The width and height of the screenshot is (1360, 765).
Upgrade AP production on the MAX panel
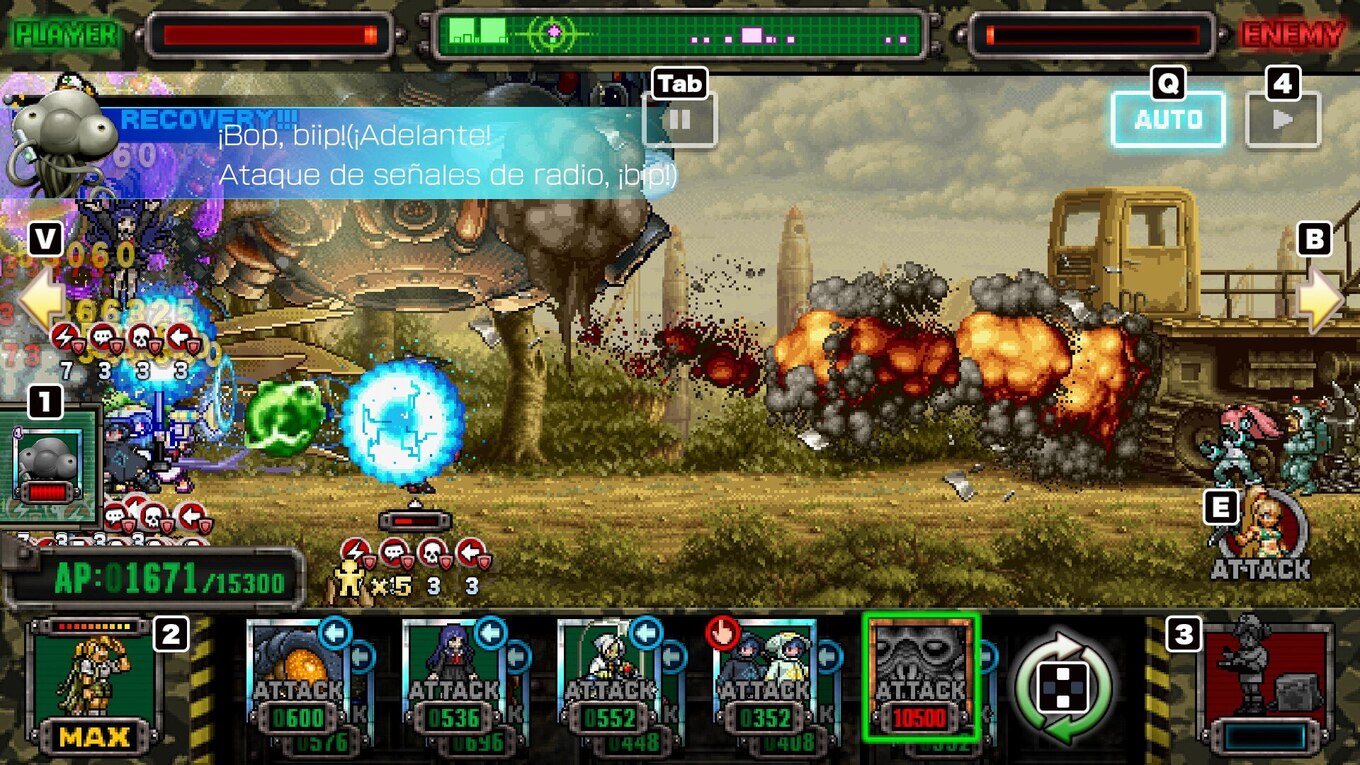click(96, 687)
